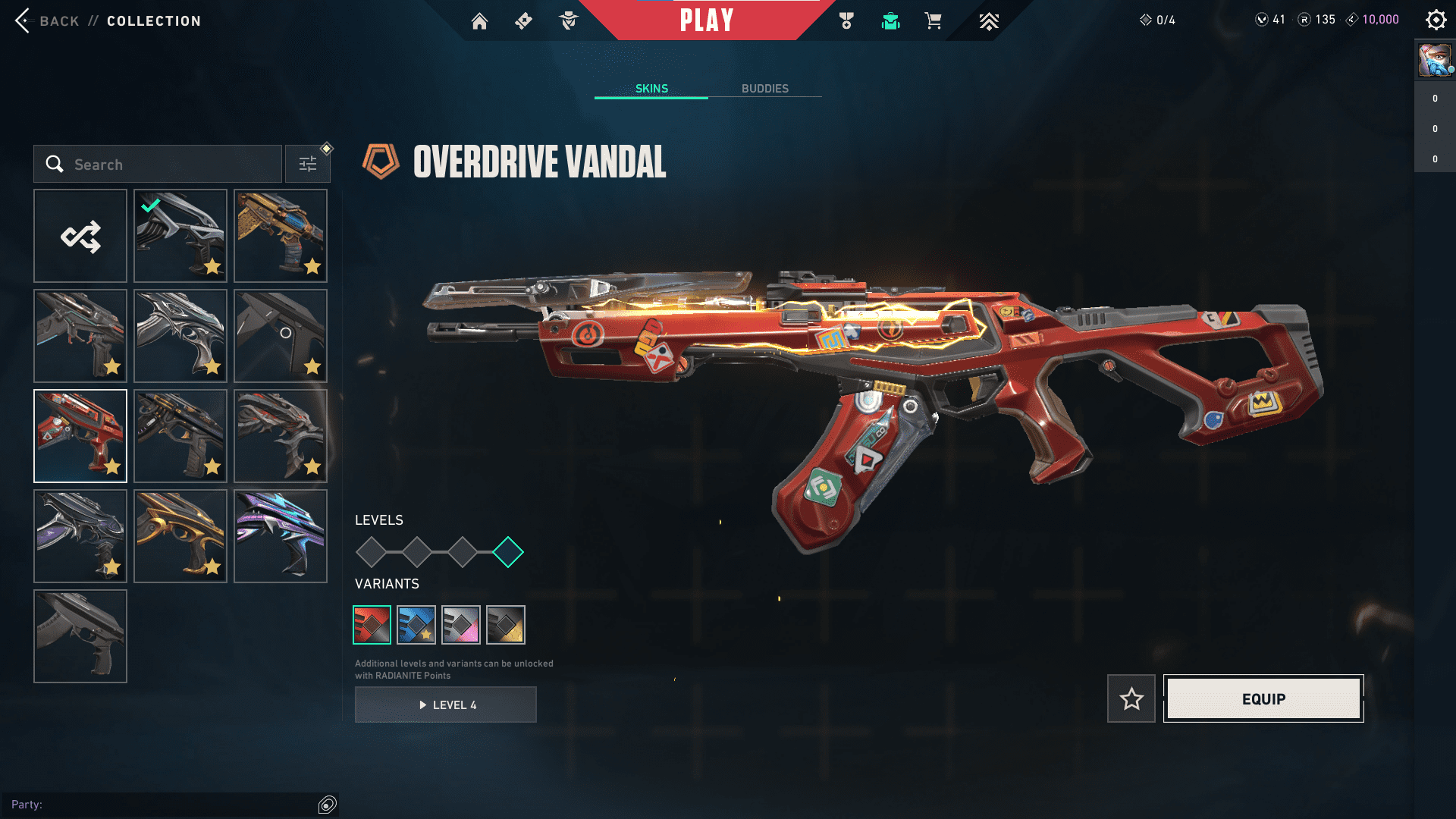Open the home screen icon
The width and height of the screenshot is (1456, 819).
tap(479, 21)
